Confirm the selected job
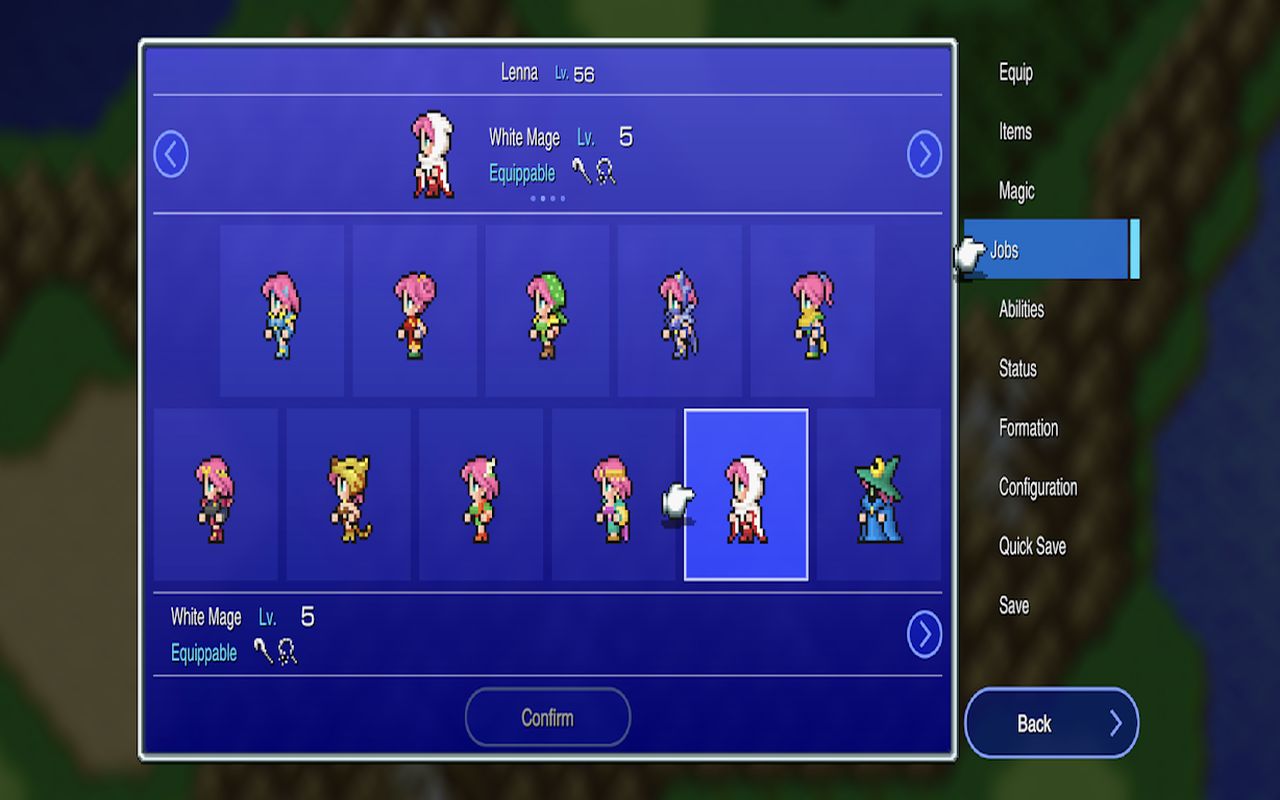 [547, 717]
